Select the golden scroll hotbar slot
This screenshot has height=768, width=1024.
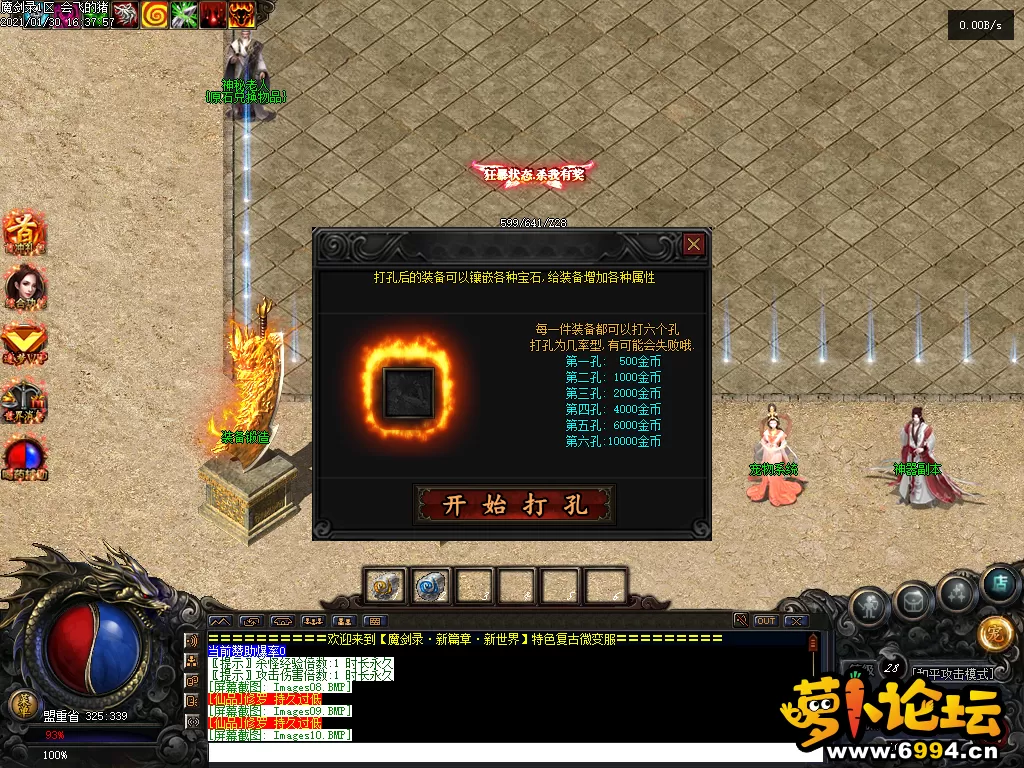pyautogui.click(x=385, y=586)
